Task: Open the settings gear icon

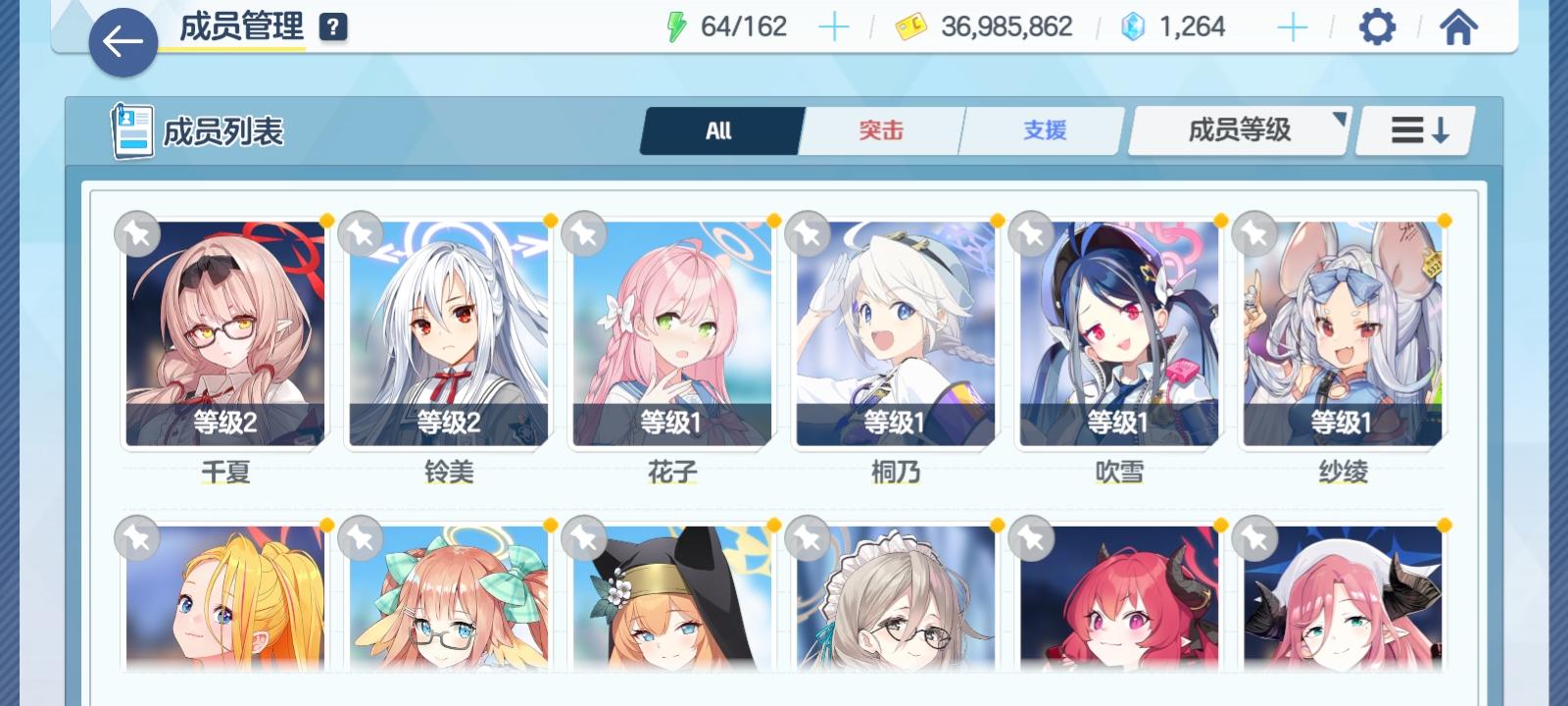Action: pos(1379,27)
